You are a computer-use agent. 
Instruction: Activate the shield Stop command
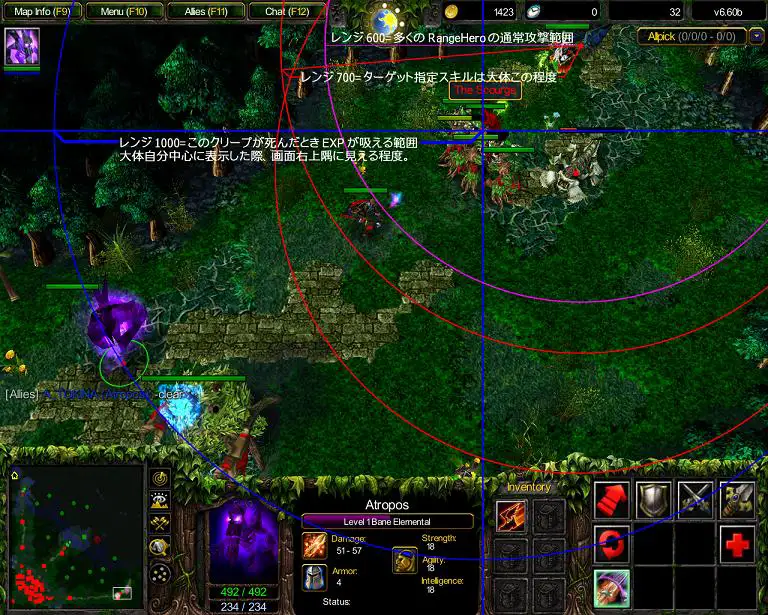point(654,499)
